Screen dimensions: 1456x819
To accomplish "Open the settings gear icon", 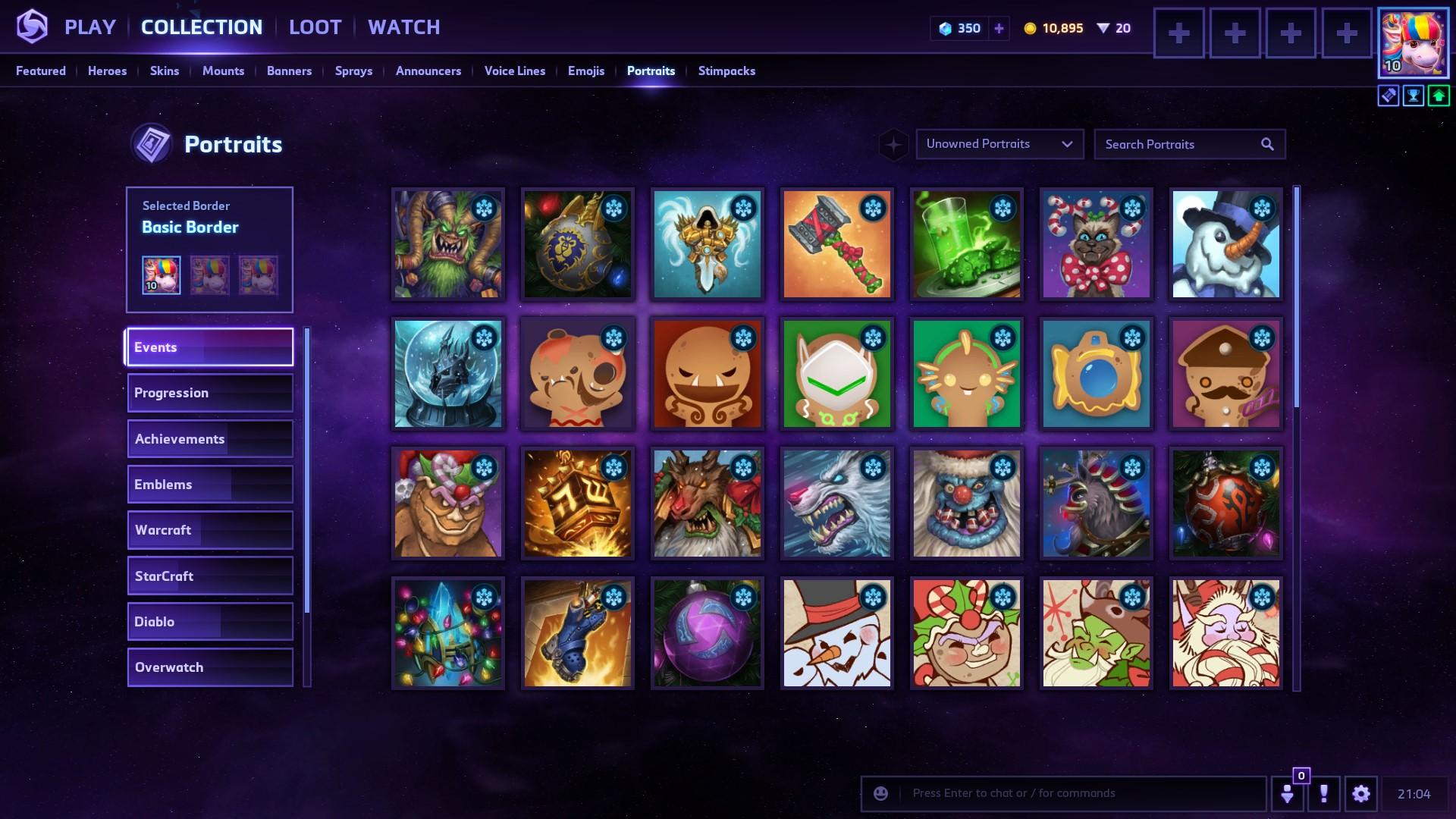I will (x=1360, y=793).
